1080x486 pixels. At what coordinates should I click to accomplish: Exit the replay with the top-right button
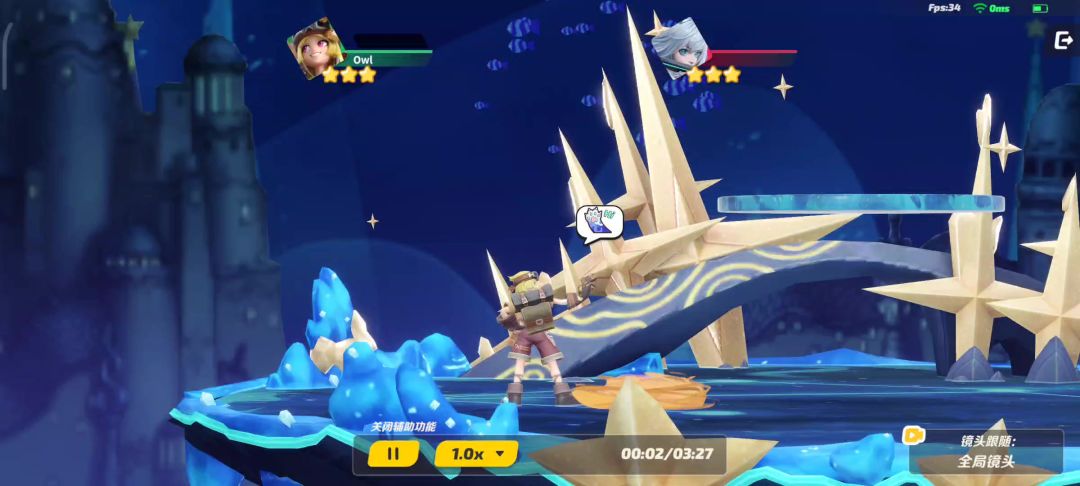point(1062,41)
